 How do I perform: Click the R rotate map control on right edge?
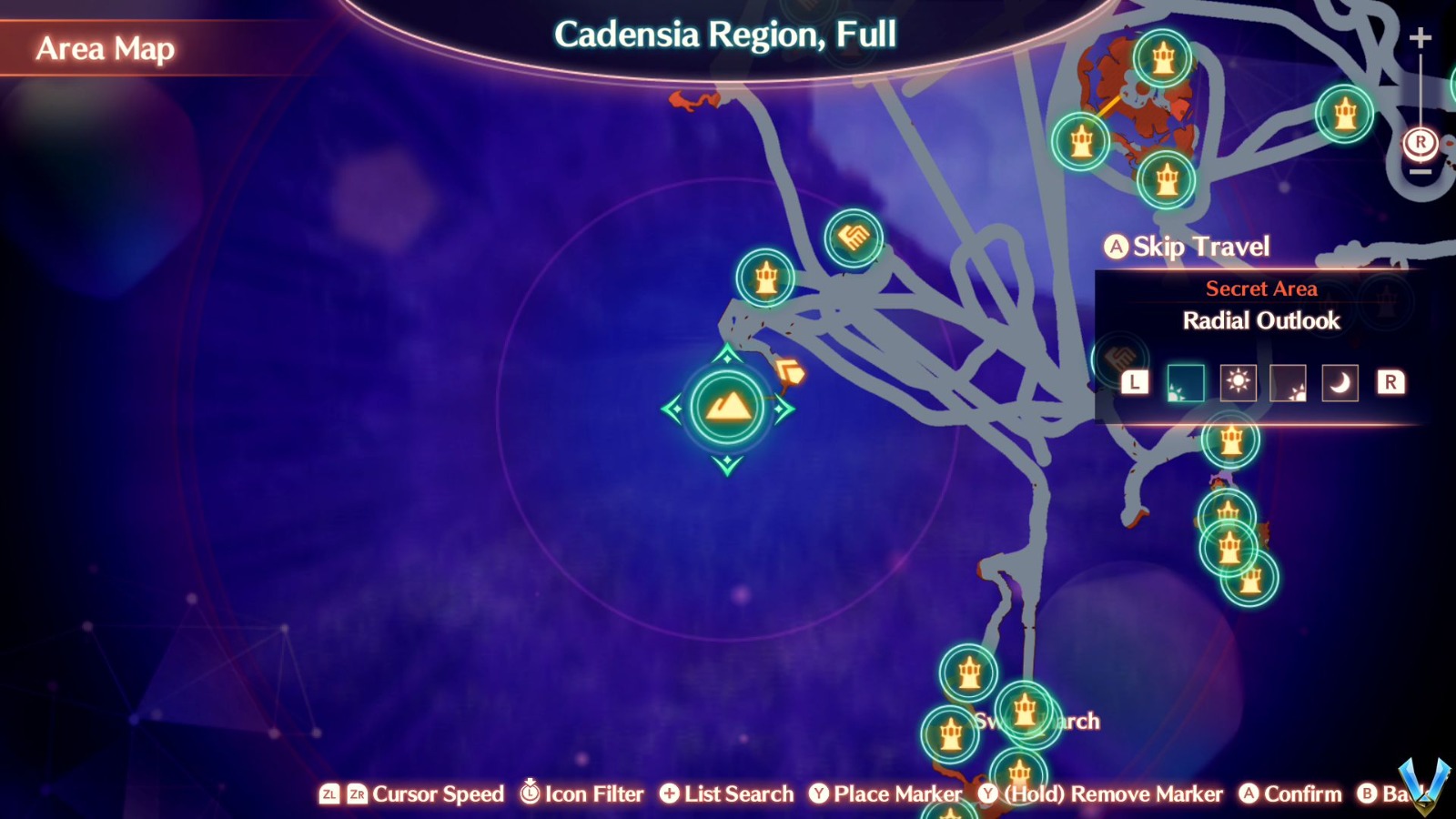pyautogui.click(x=1420, y=141)
